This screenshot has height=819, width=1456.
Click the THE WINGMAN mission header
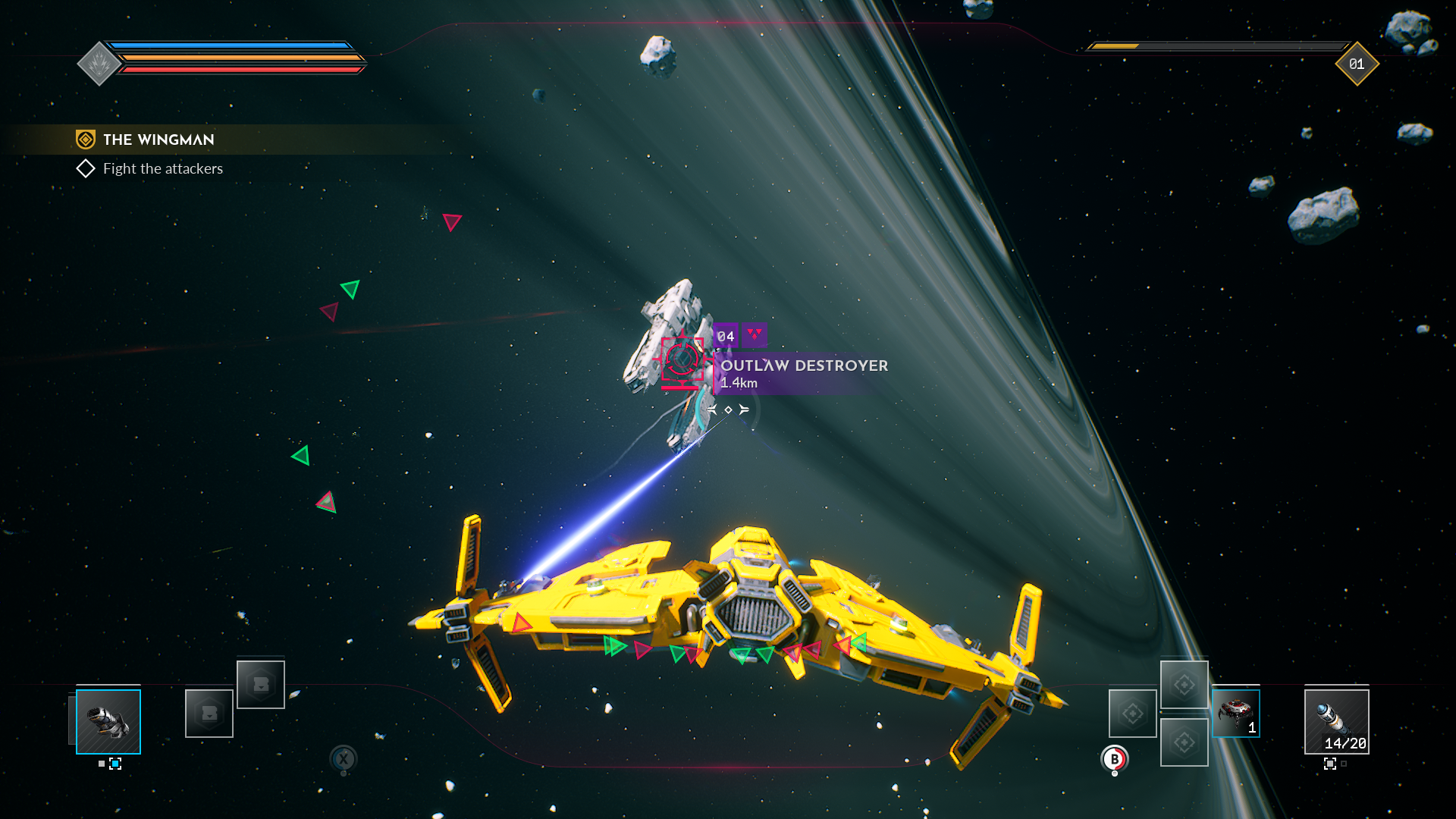pos(158,140)
